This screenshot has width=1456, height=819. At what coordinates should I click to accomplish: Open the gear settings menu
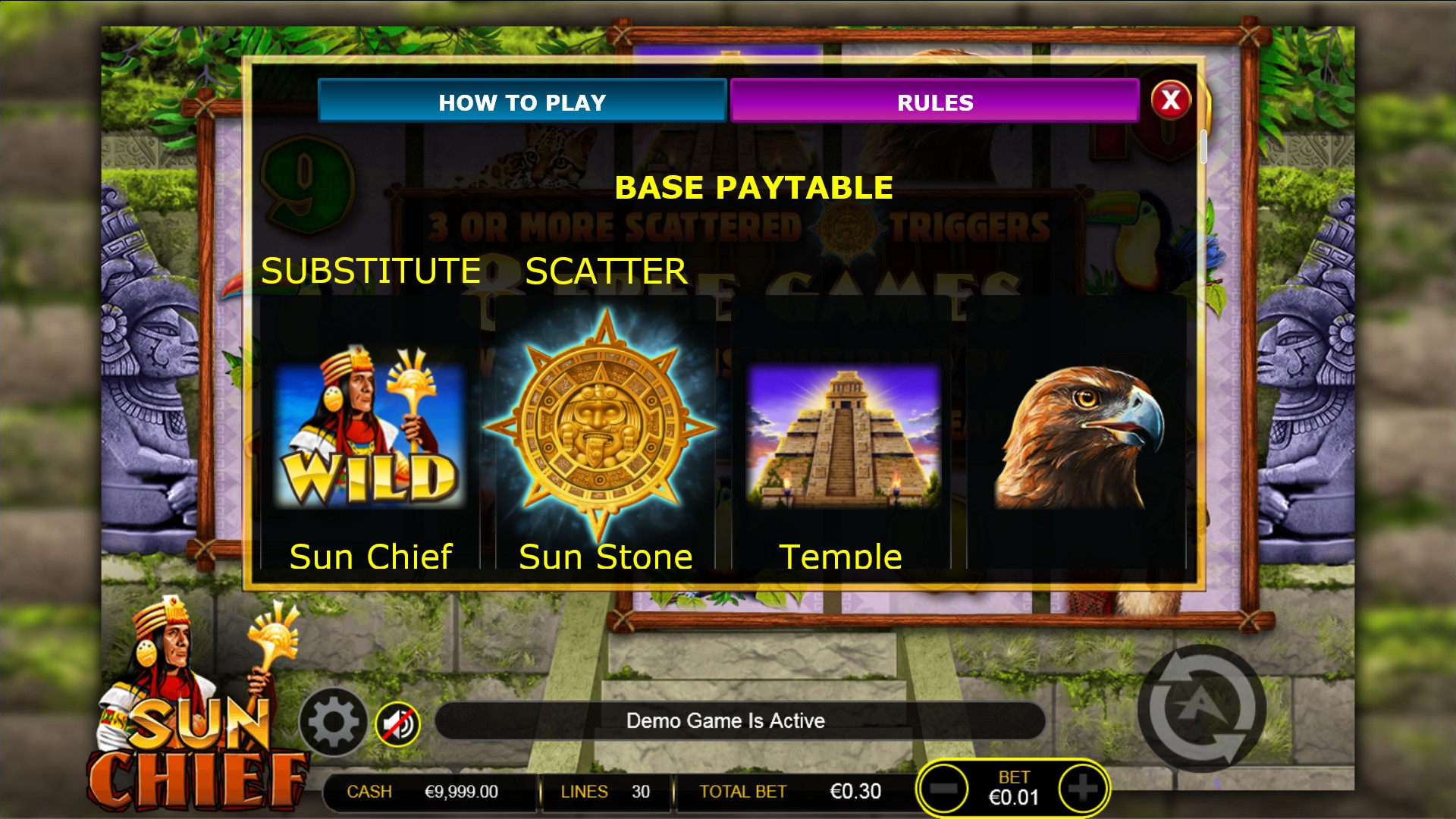point(333,723)
